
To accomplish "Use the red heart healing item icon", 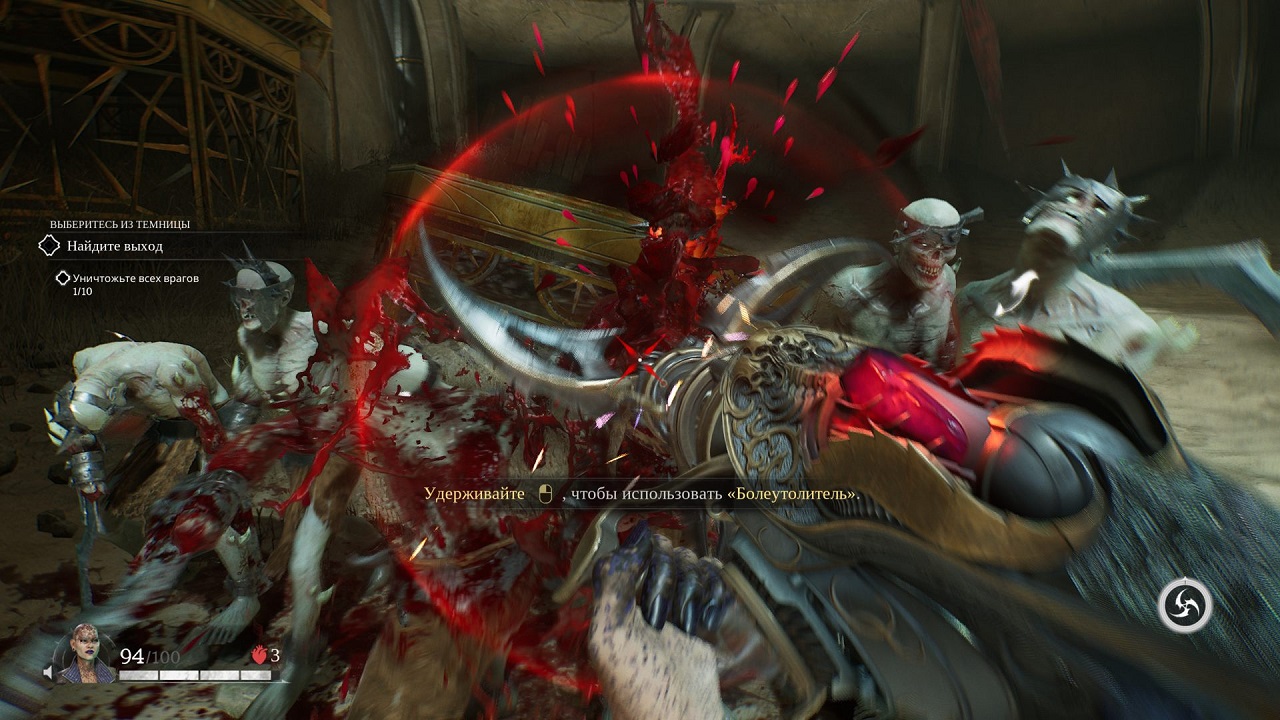I will (x=259, y=655).
